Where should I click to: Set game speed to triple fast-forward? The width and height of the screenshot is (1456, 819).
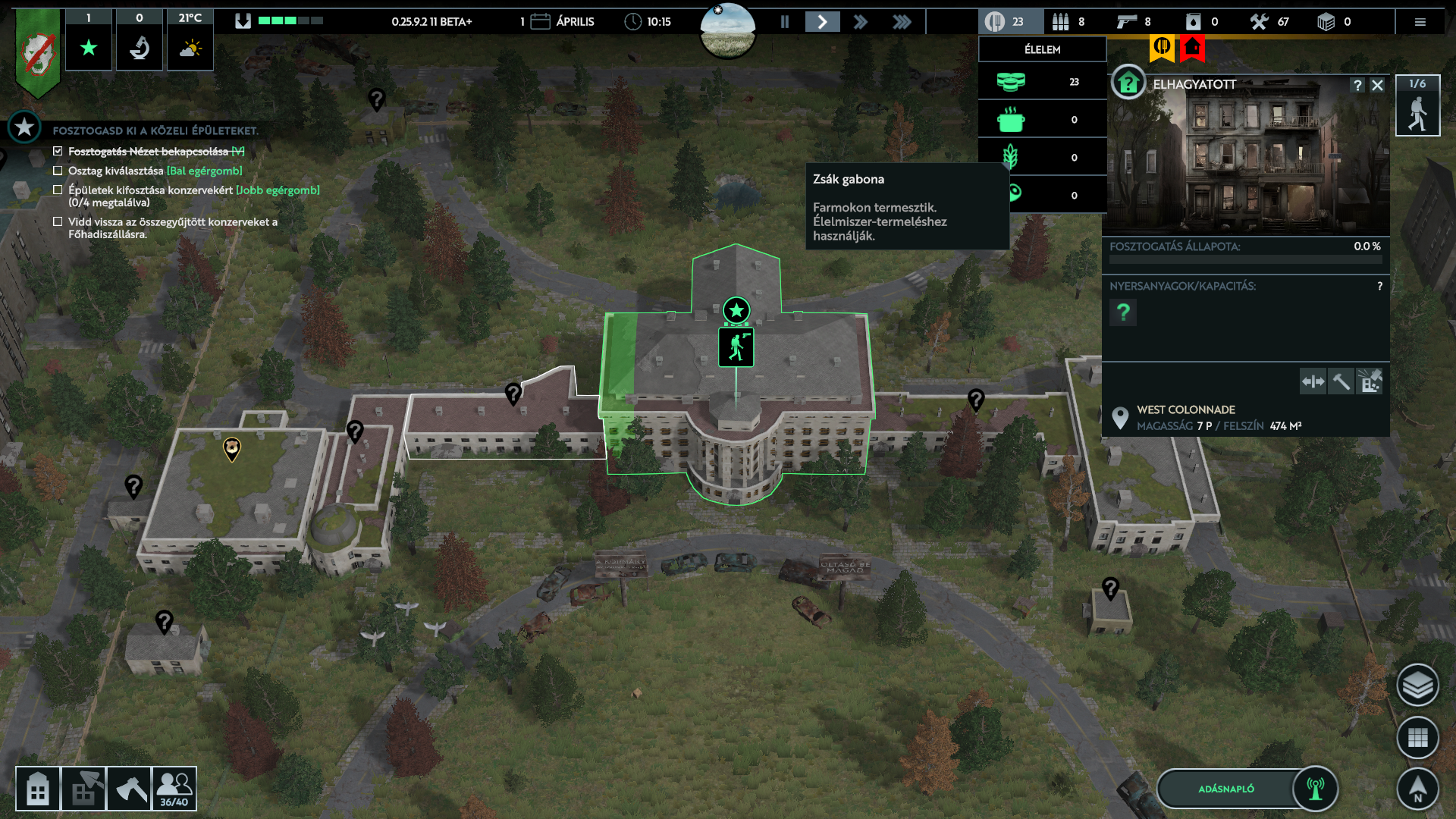[x=901, y=22]
